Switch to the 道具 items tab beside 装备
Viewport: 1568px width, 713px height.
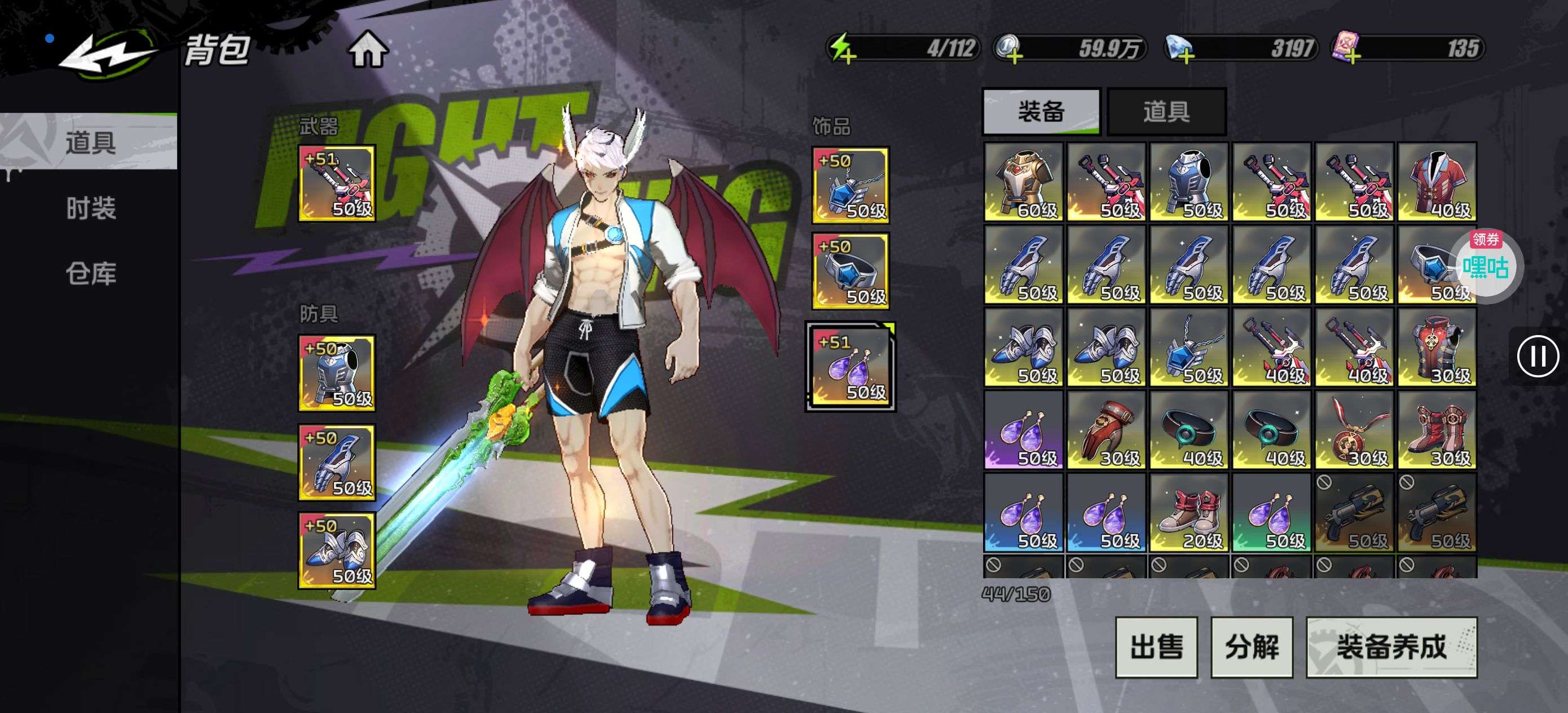(x=1166, y=112)
